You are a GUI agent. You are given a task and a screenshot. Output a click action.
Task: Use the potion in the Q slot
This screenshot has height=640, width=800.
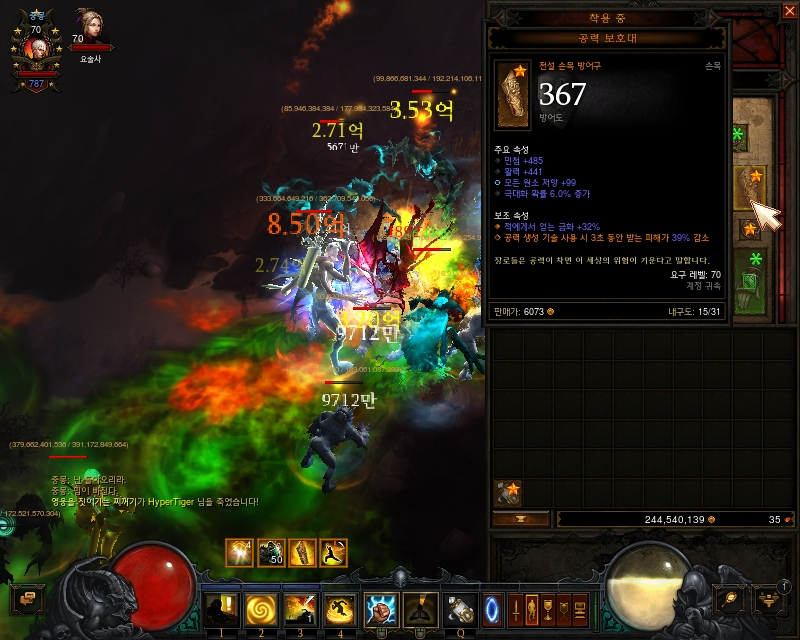coord(461,607)
